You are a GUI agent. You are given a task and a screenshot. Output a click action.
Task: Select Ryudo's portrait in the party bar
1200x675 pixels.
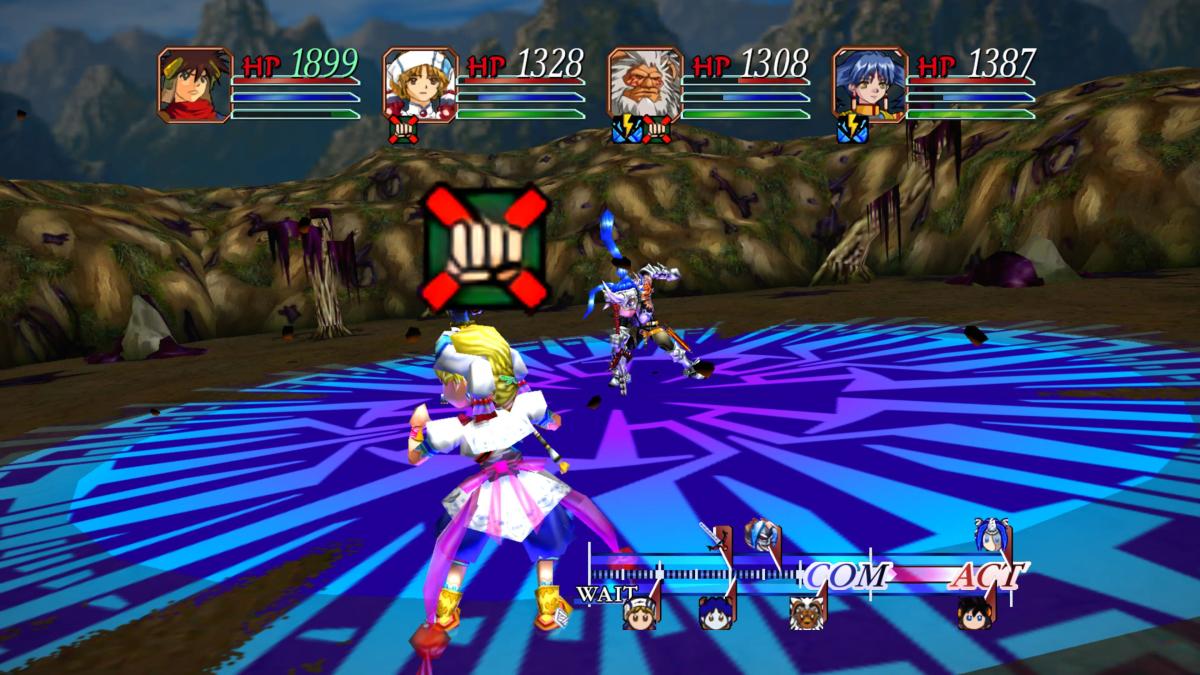195,85
